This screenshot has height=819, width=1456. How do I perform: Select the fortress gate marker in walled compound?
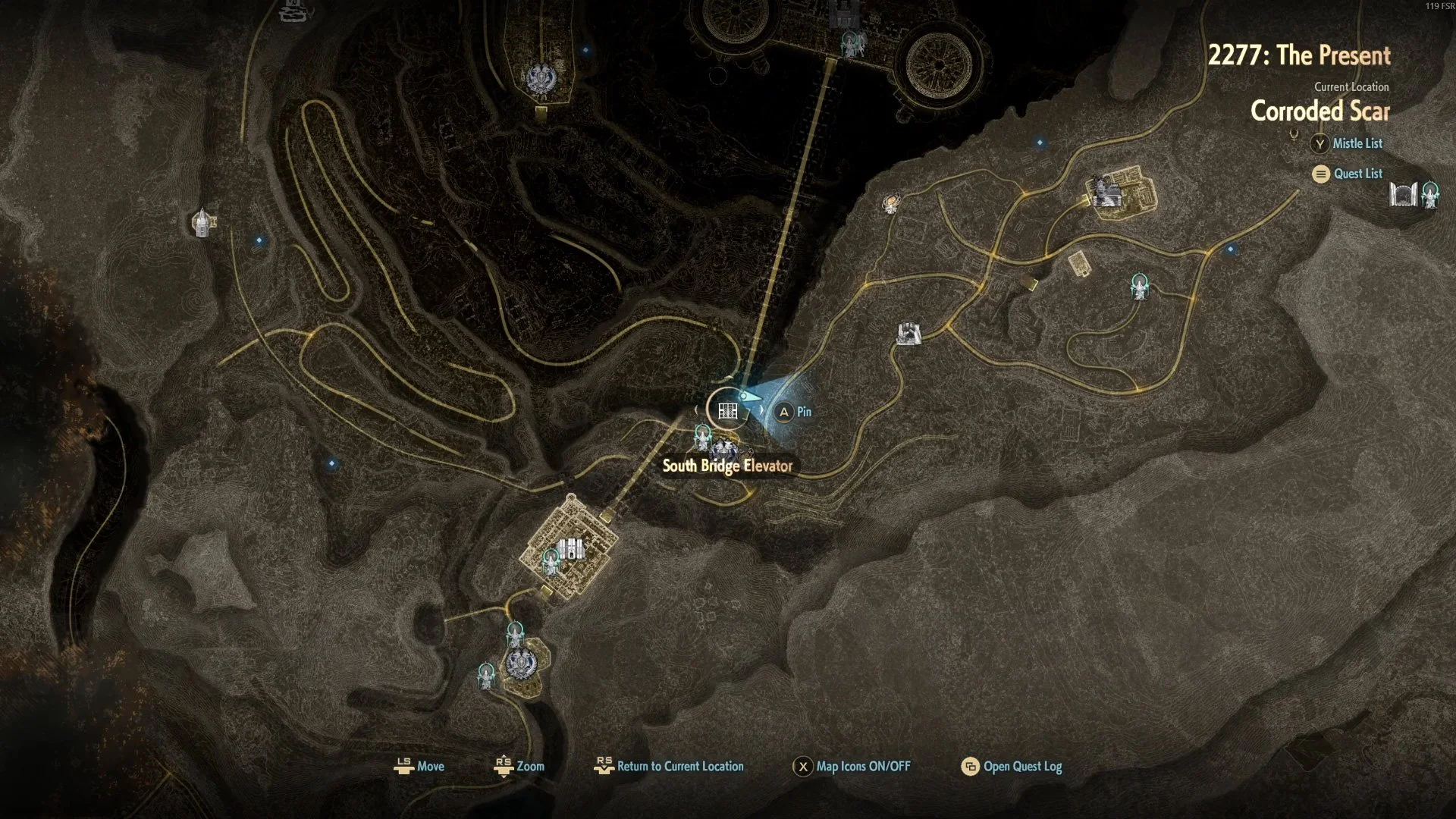(x=570, y=548)
